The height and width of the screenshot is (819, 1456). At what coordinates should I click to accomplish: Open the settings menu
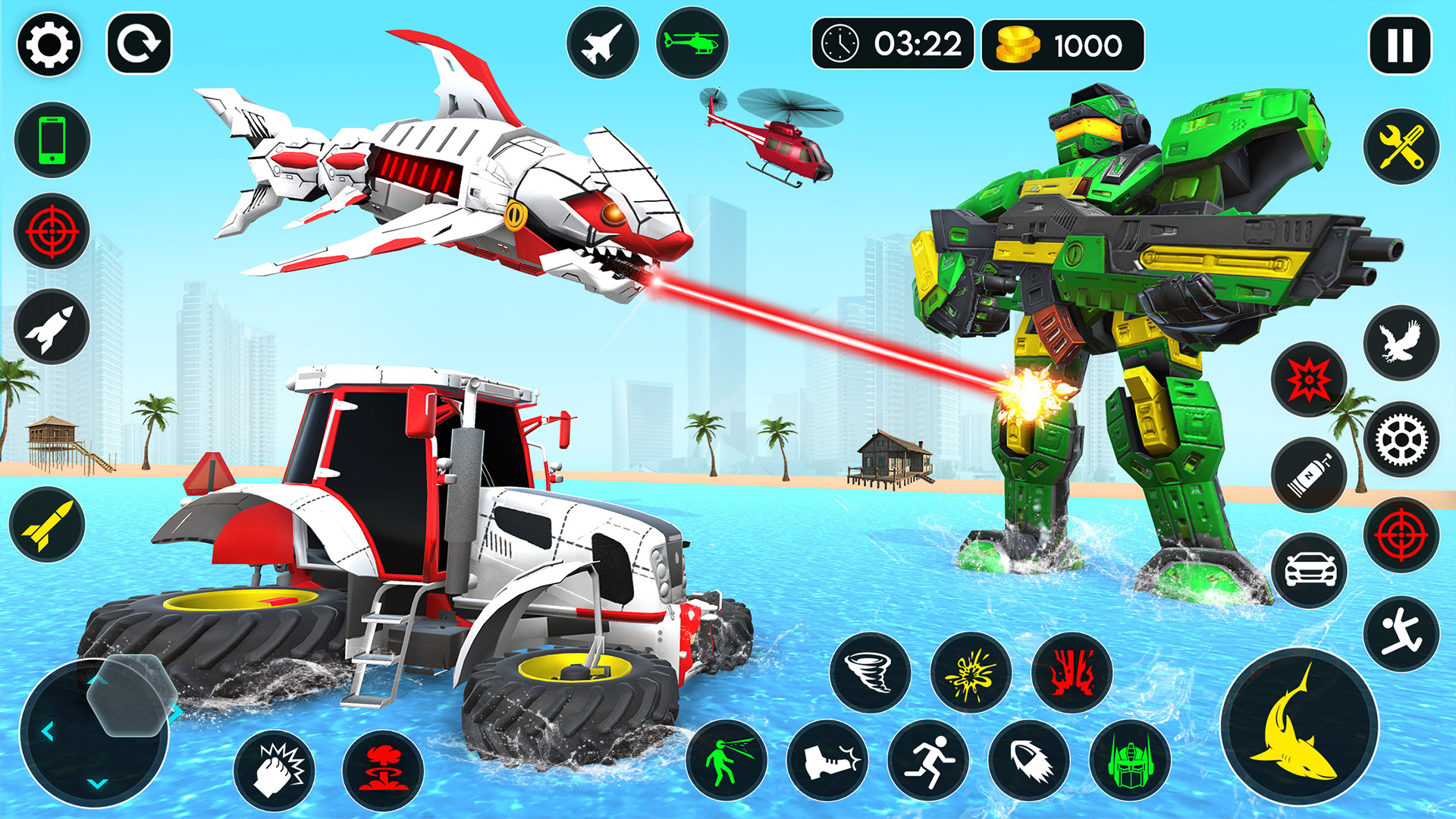pos(49,43)
